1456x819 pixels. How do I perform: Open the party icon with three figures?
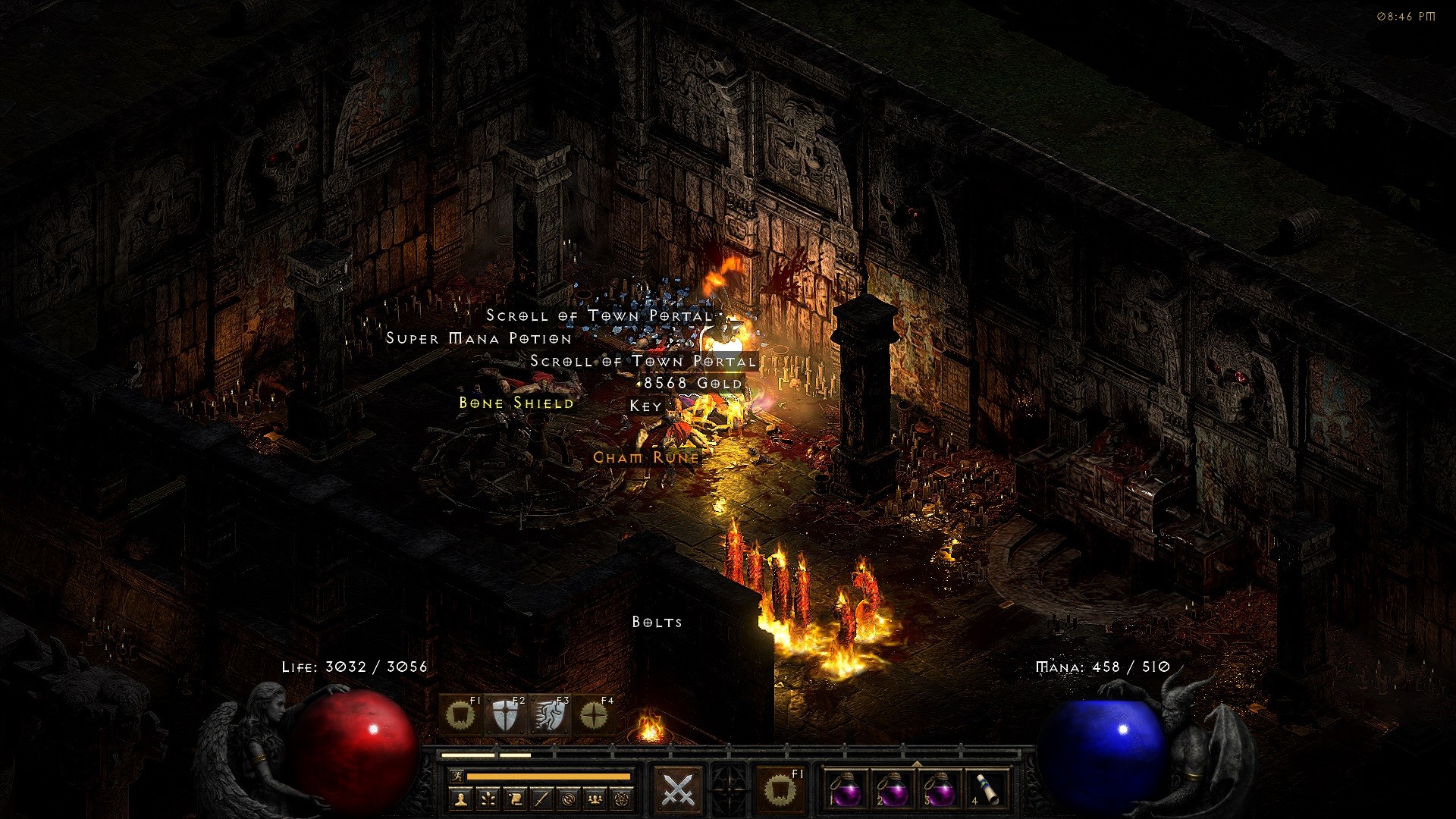pos(595,799)
